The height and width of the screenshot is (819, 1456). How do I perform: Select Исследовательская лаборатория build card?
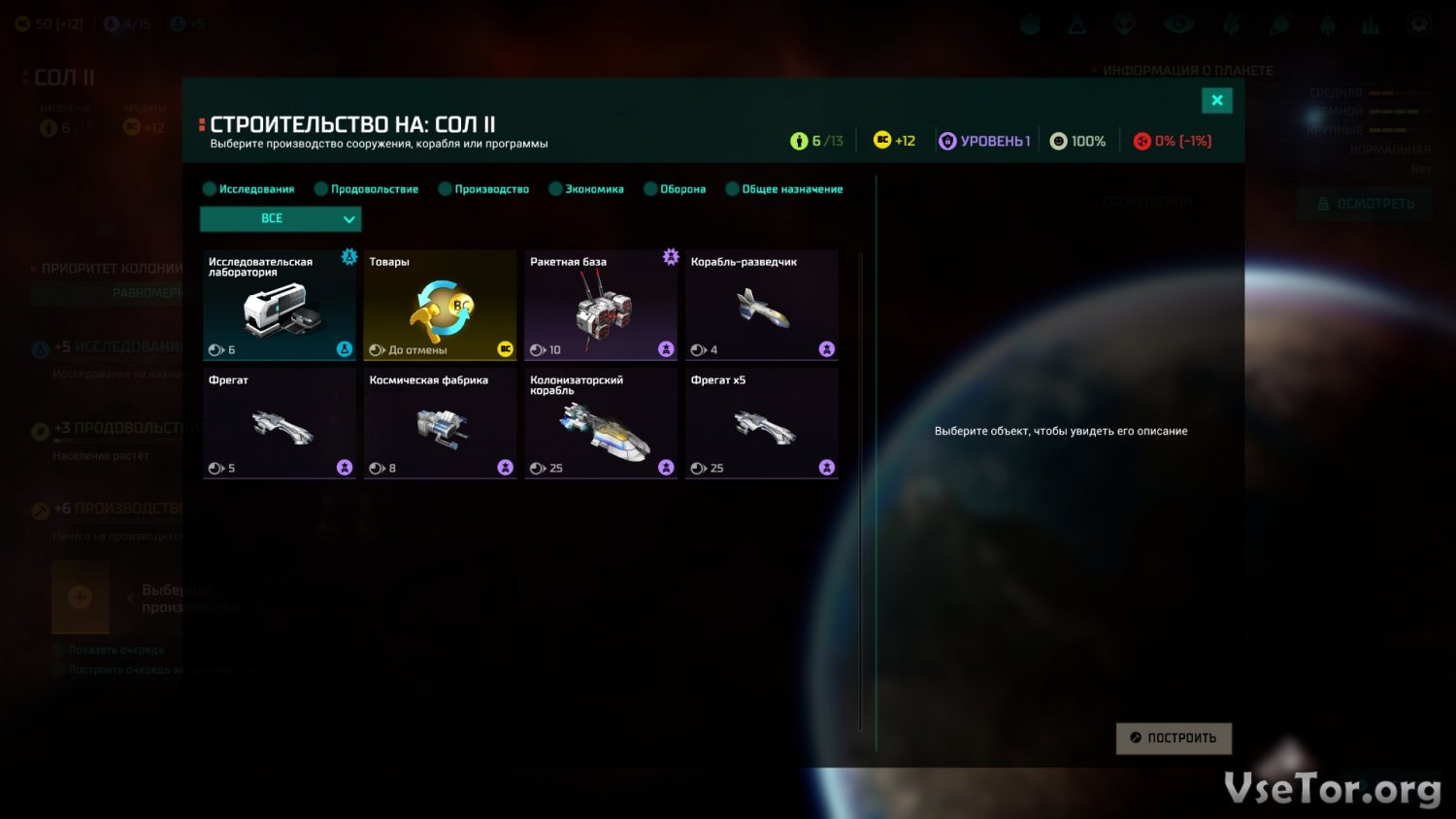point(280,306)
